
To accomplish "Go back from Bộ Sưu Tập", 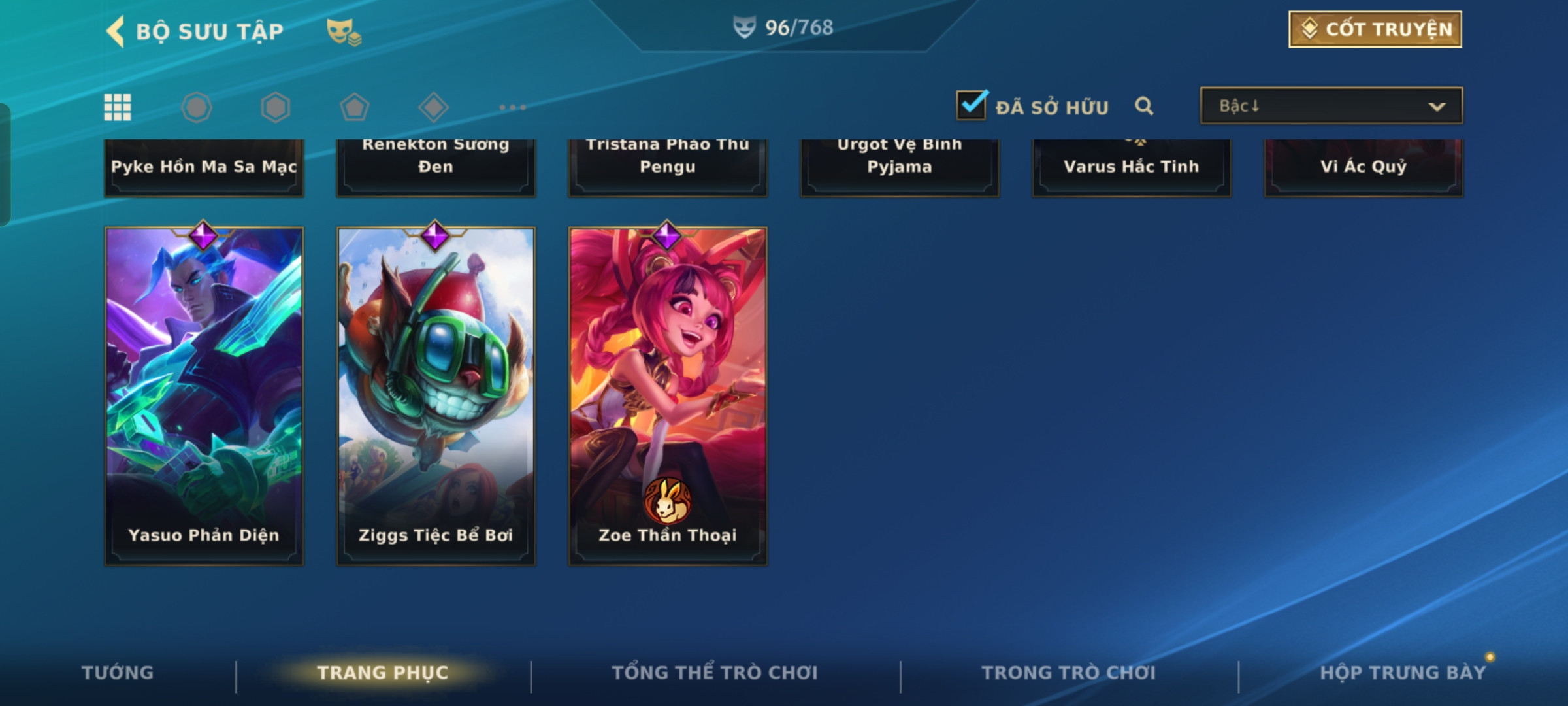I will tap(116, 31).
